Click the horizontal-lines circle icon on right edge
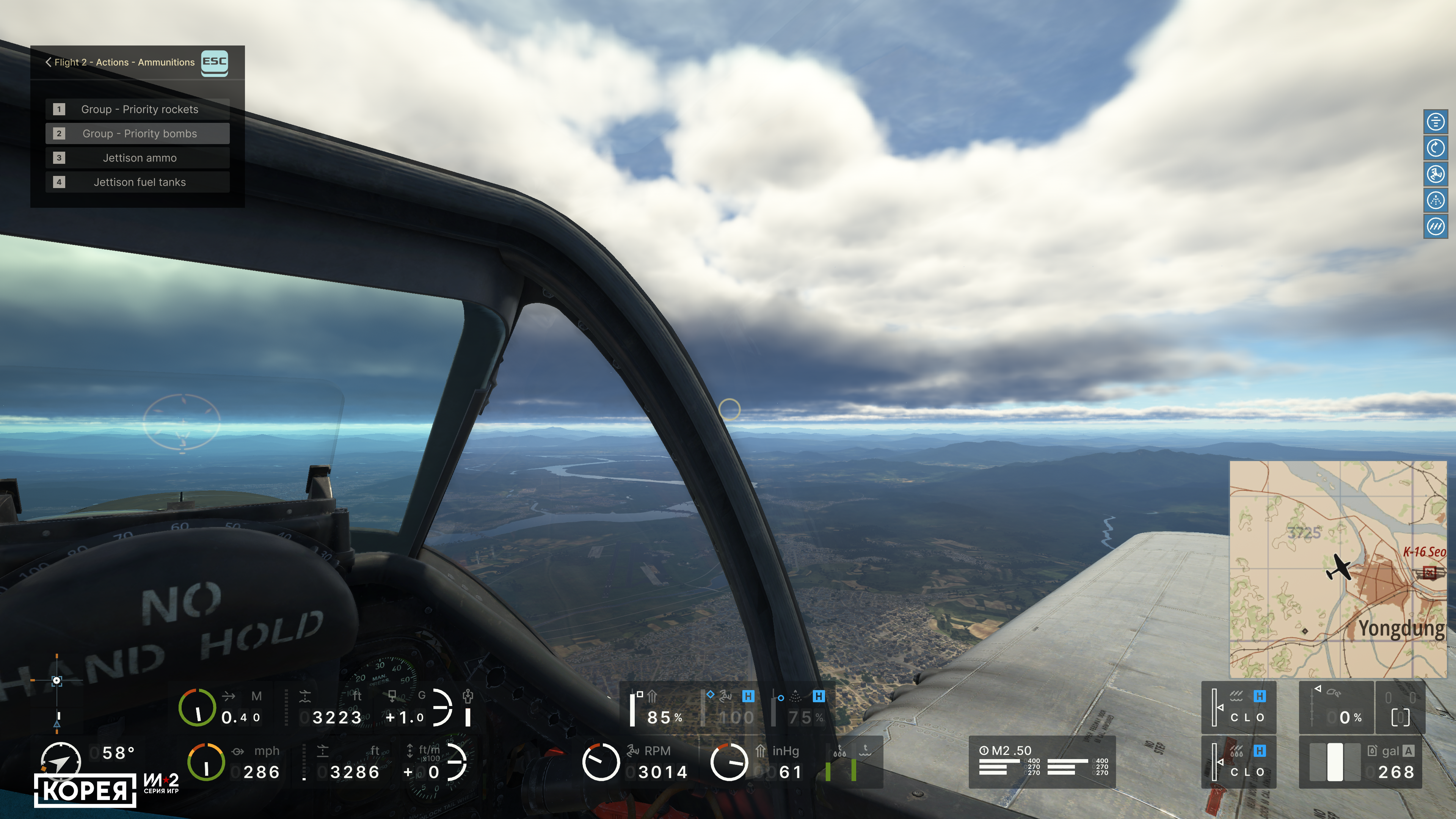 [1435, 121]
